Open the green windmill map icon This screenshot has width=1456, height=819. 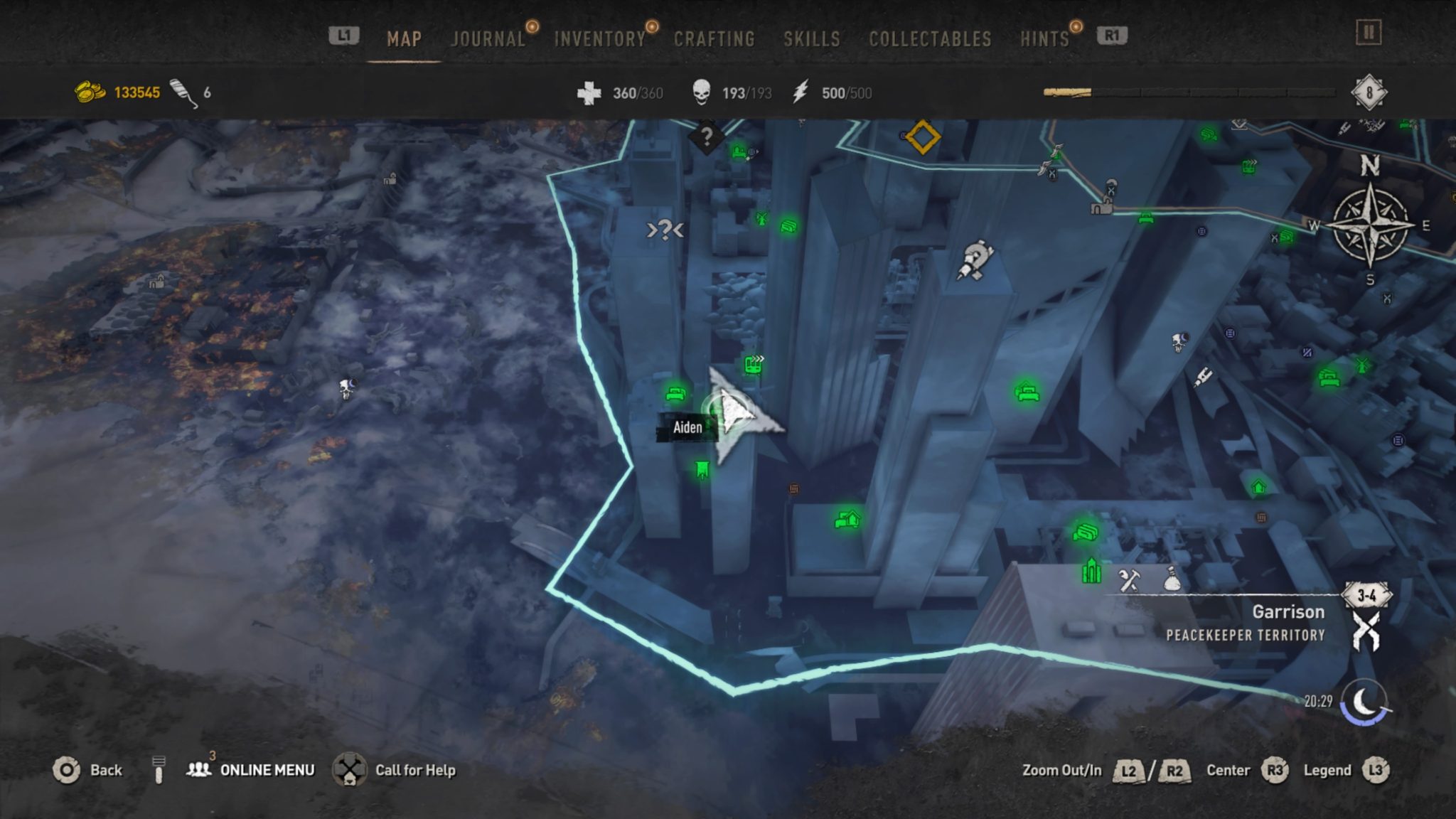[761, 219]
